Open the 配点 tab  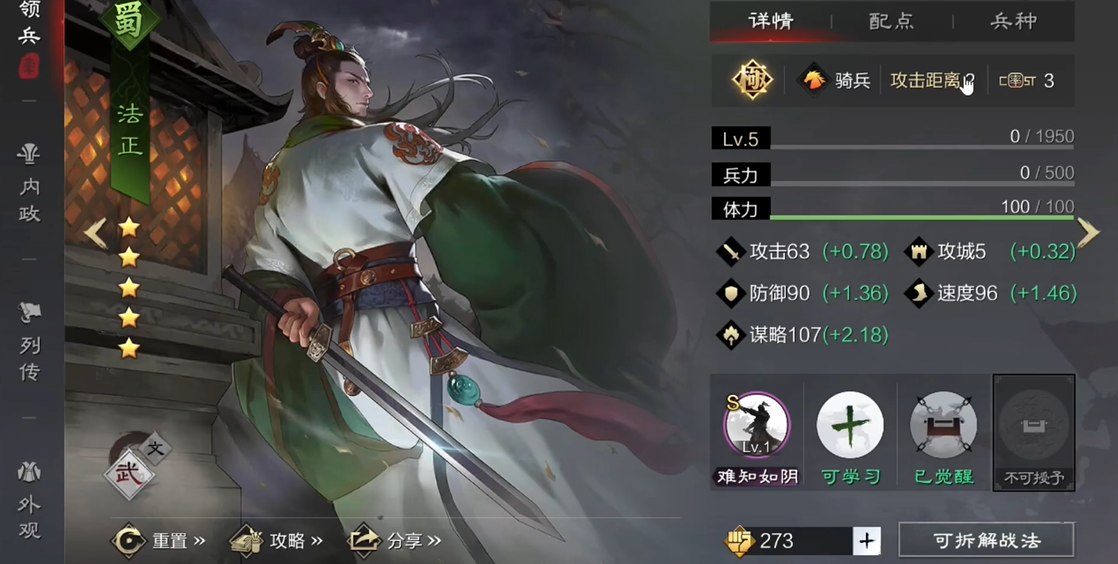(892, 21)
